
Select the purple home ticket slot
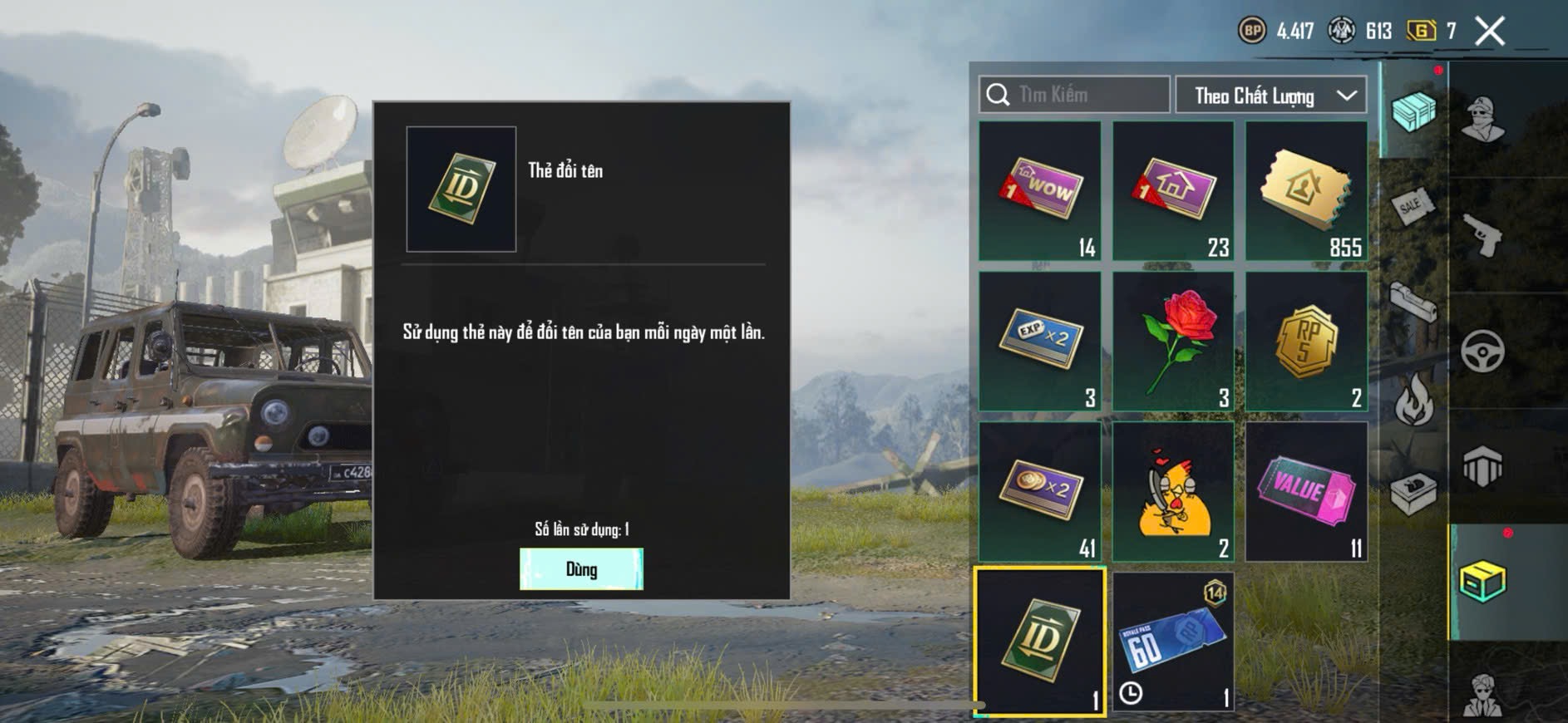[x=1173, y=190]
